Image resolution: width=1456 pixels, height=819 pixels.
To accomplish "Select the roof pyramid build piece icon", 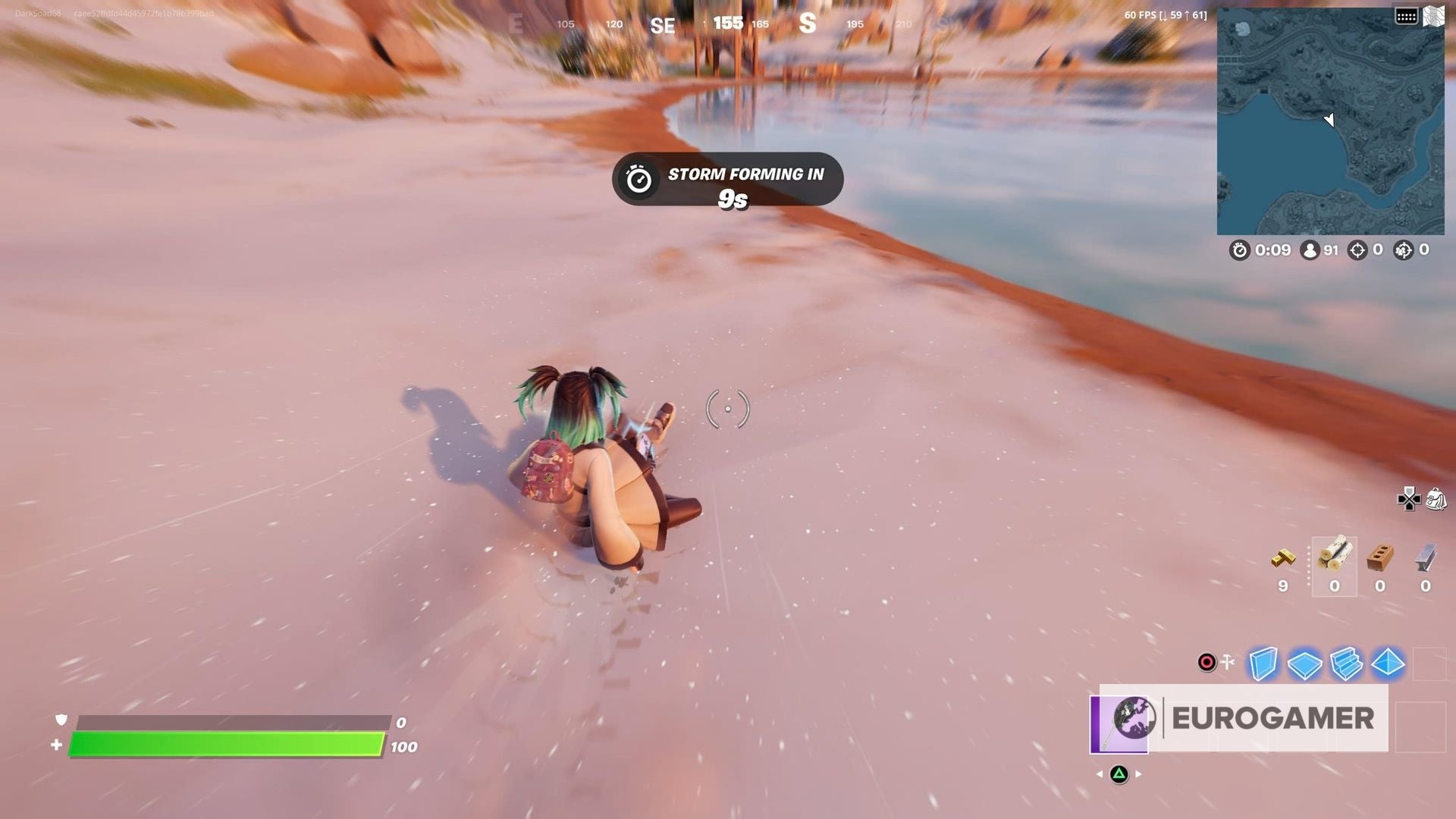I will (x=1388, y=664).
